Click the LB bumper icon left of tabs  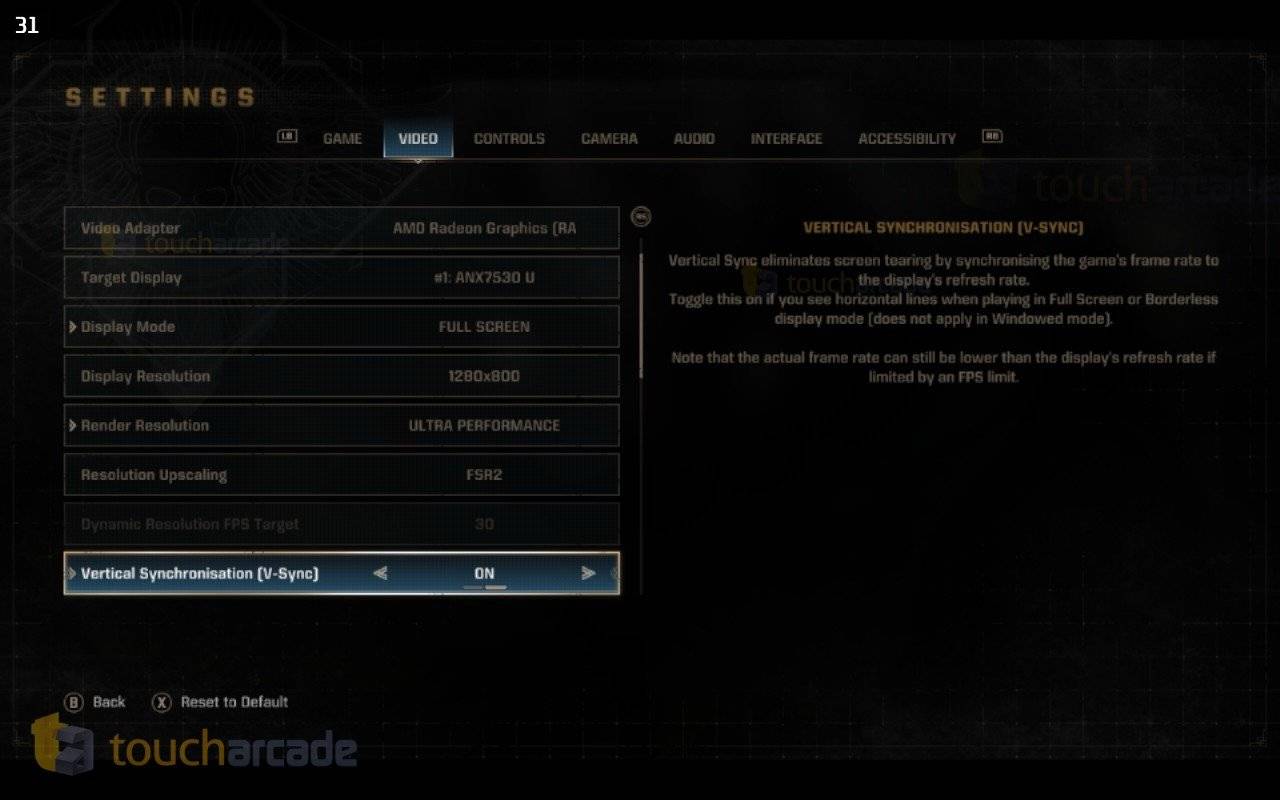tap(287, 137)
